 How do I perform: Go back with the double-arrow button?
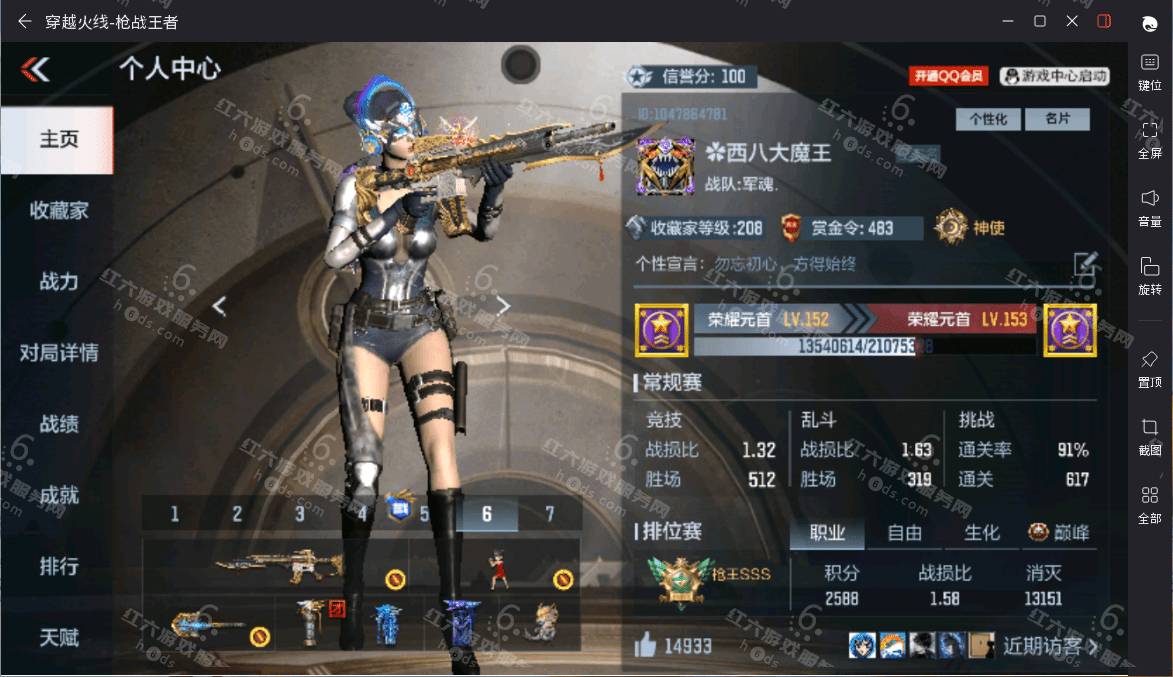[x=36, y=68]
